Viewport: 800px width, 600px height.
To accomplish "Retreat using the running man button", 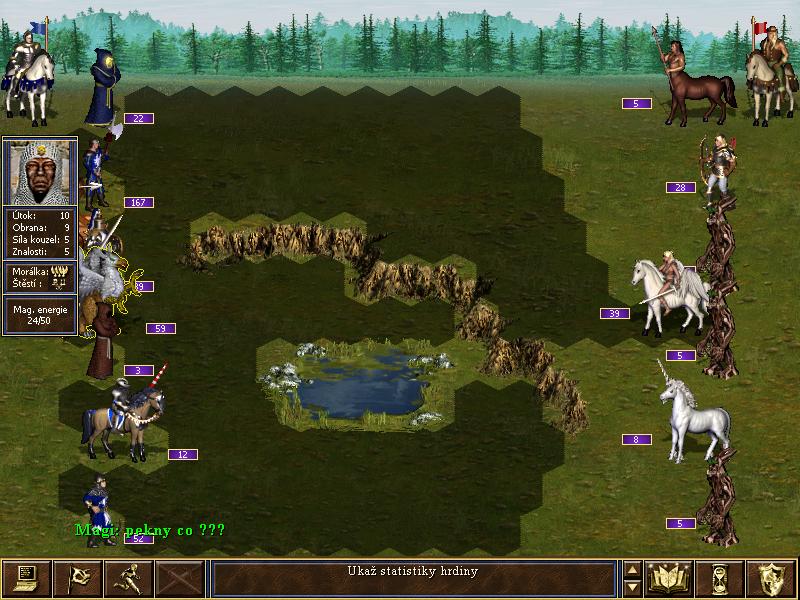I will (128, 577).
